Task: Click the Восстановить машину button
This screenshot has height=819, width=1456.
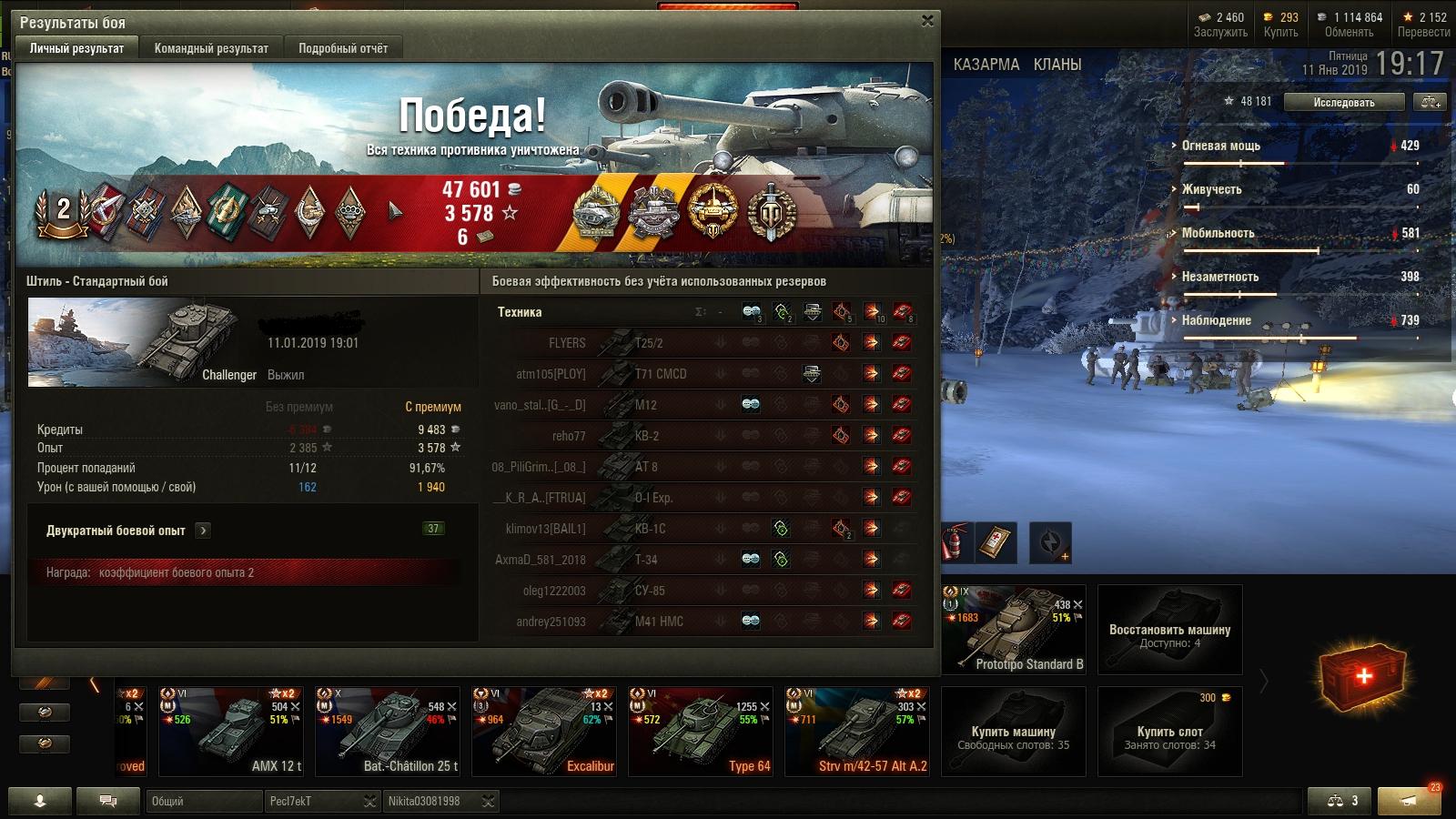Action: coord(1169,629)
